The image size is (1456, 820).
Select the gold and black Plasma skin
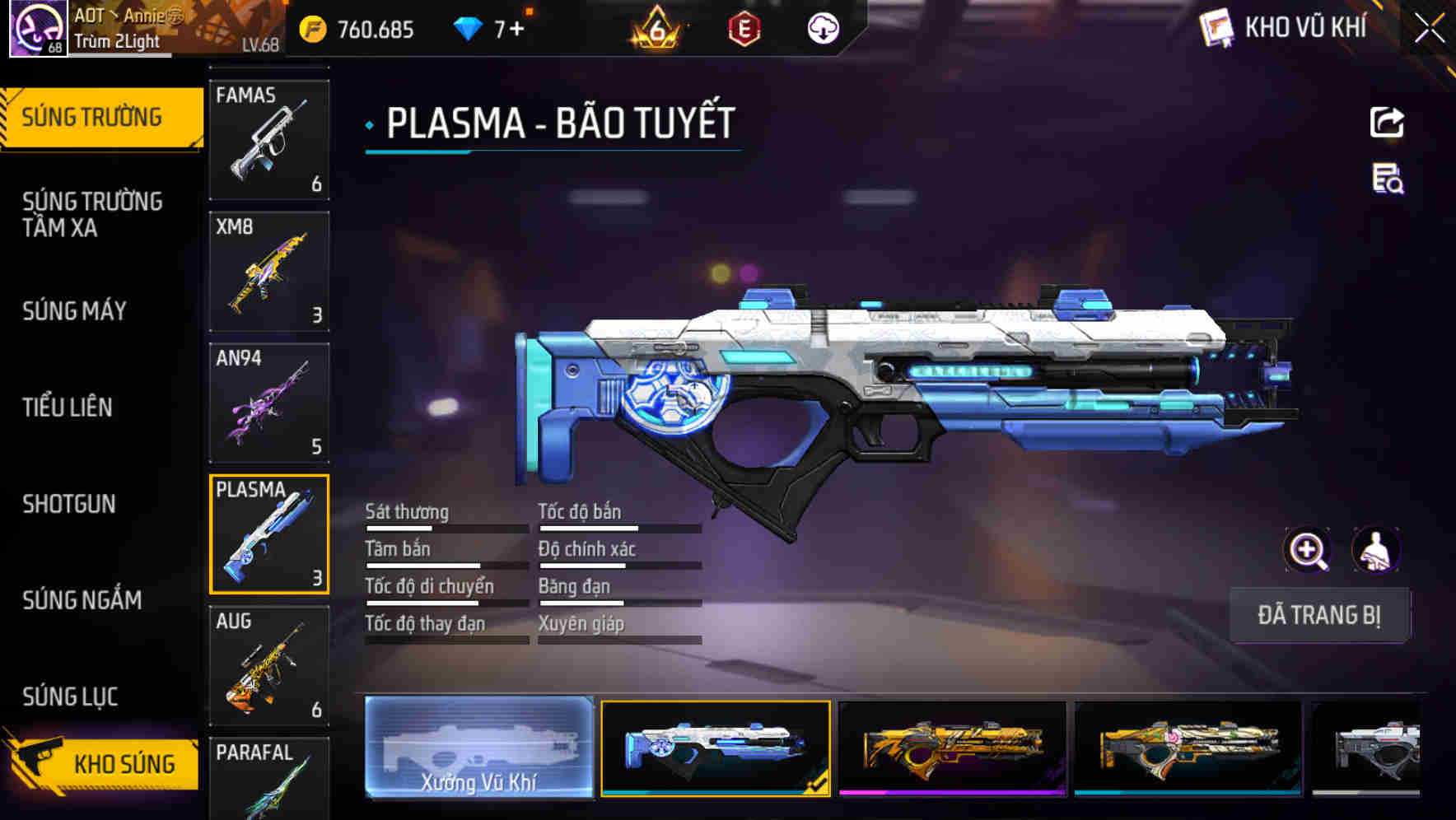pyautogui.click(x=952, y=748)
